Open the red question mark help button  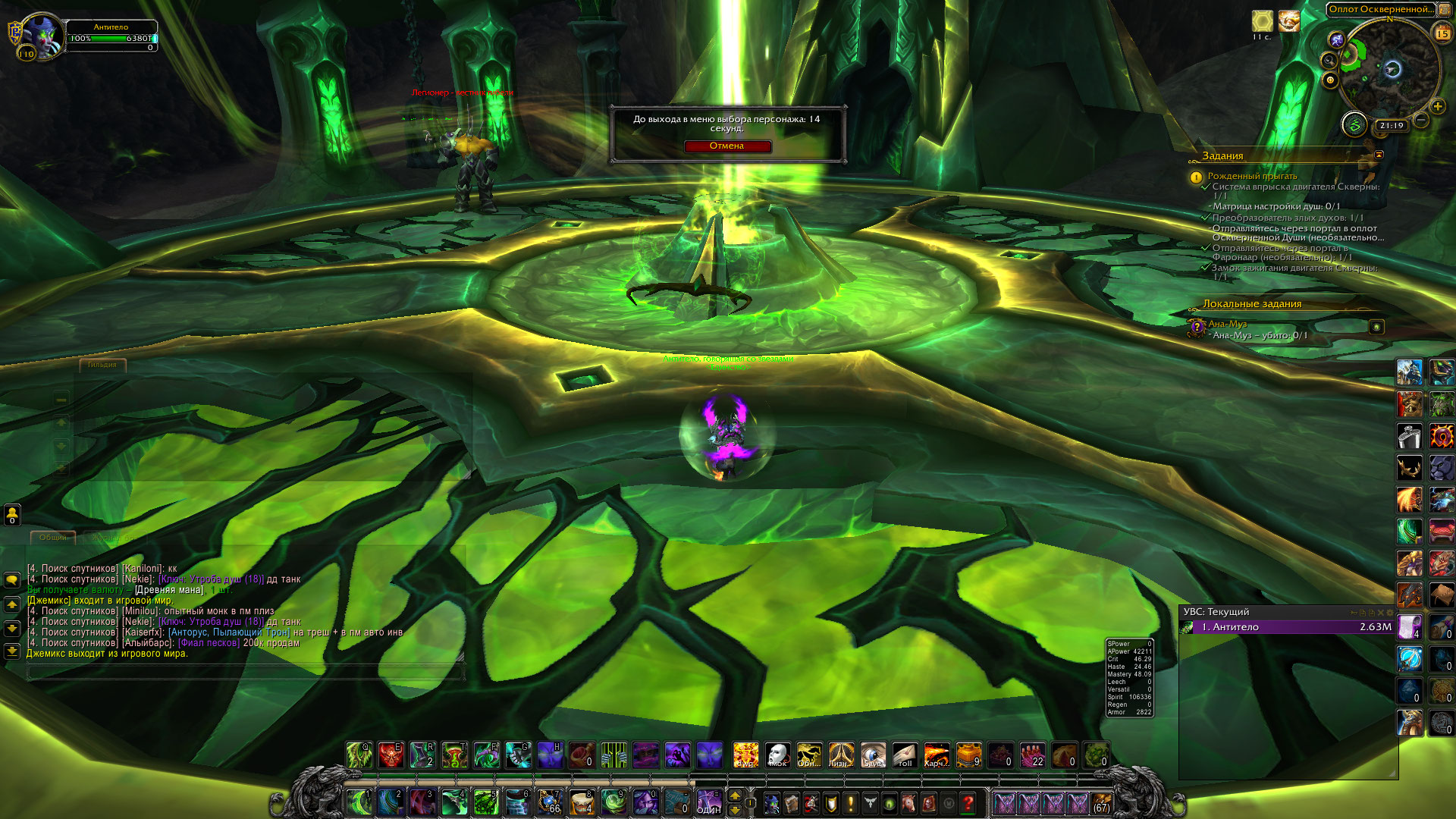[x=968, y=802]
